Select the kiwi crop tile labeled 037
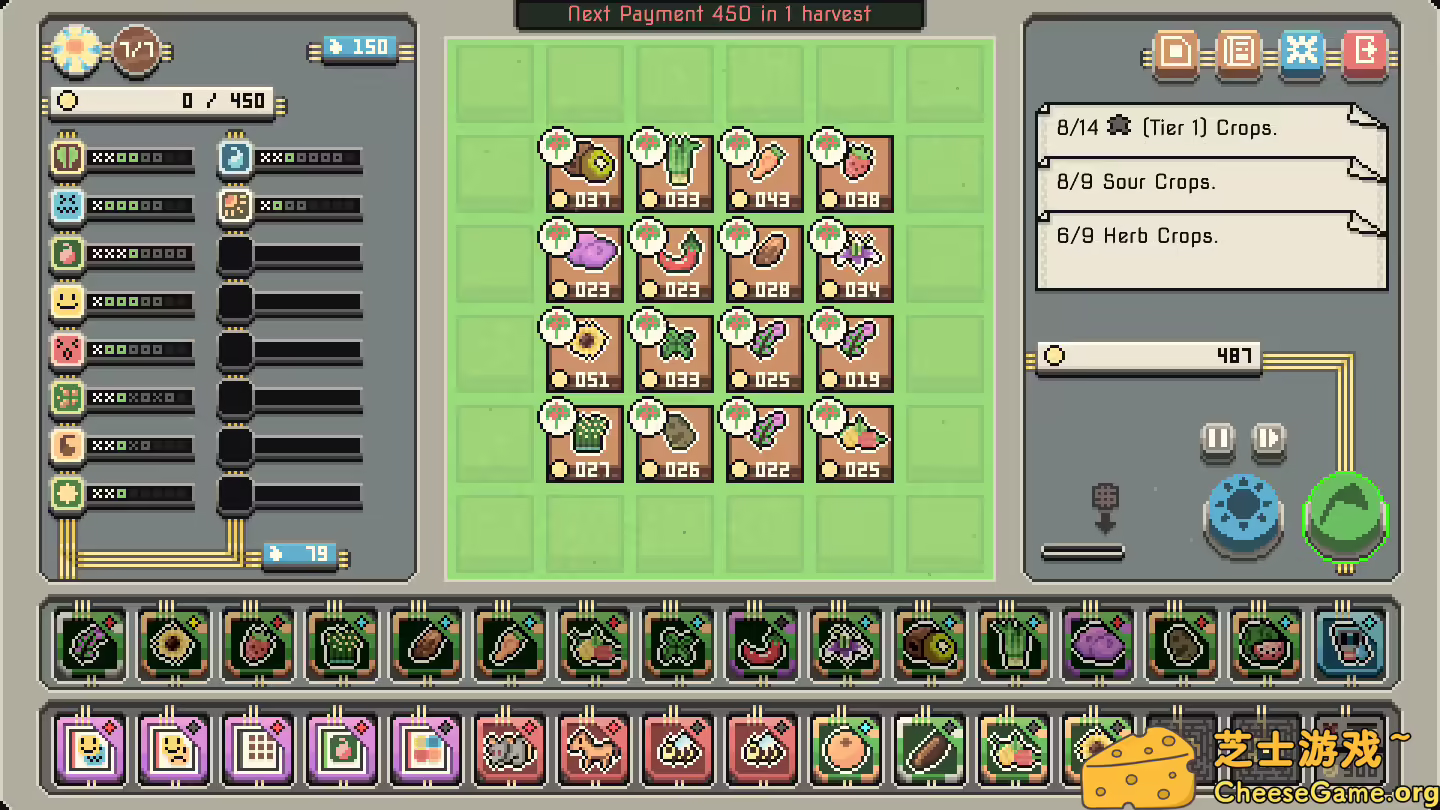Image resolution: width=1440 pixels, height=810 pixels. (x=584, y=172)
